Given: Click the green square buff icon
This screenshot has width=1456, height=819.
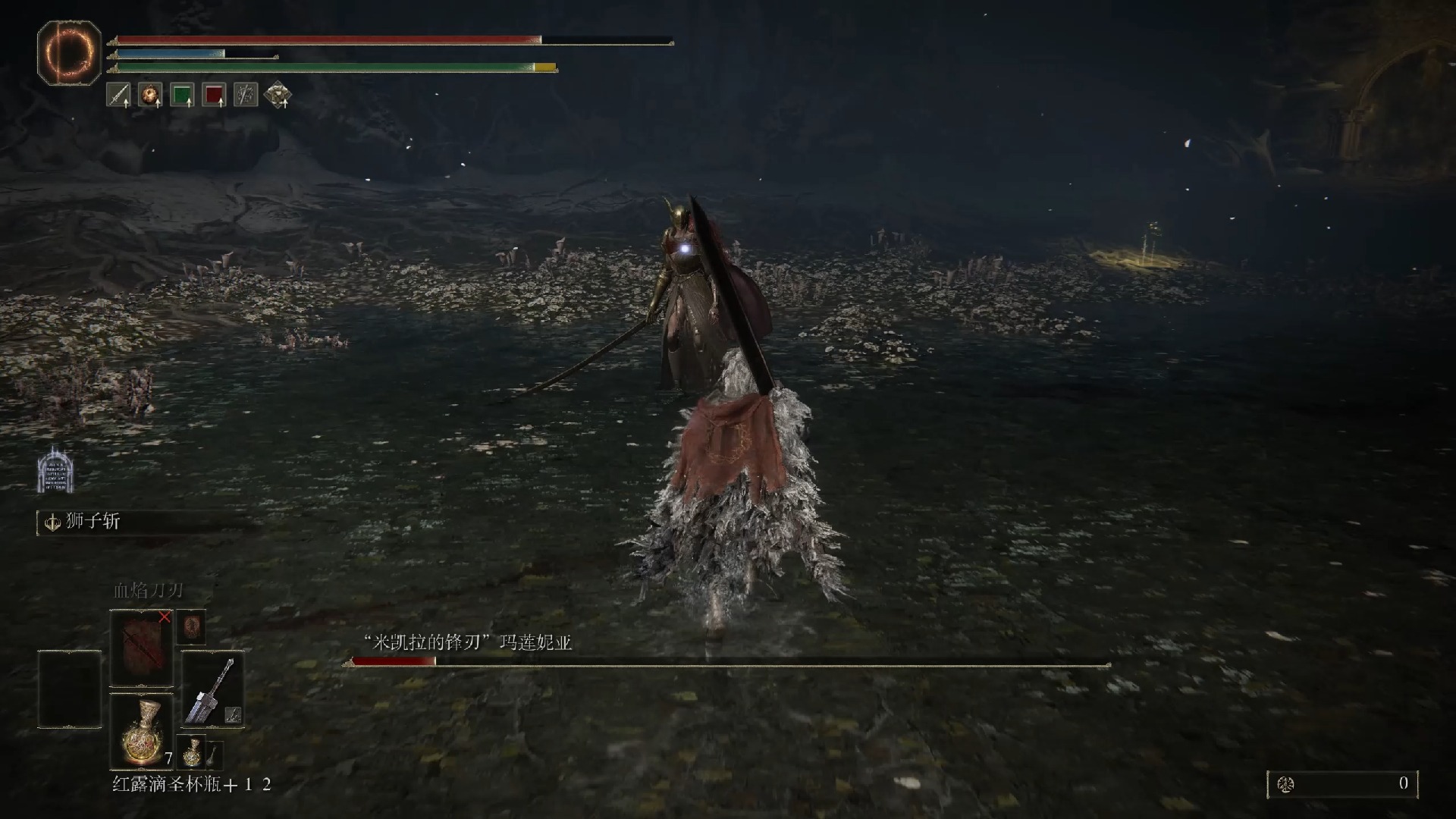Looking at the screenshot, I should (x=182, y=95).
